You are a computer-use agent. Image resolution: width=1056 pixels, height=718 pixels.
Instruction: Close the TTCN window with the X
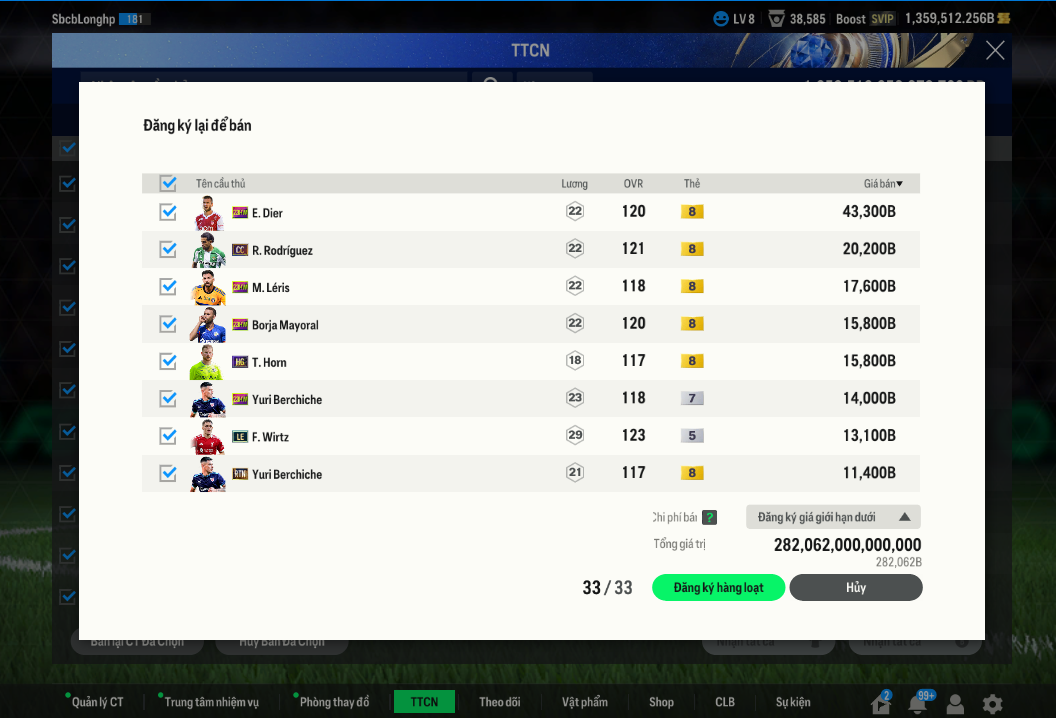pyautogui.click(x=995, y=50)
